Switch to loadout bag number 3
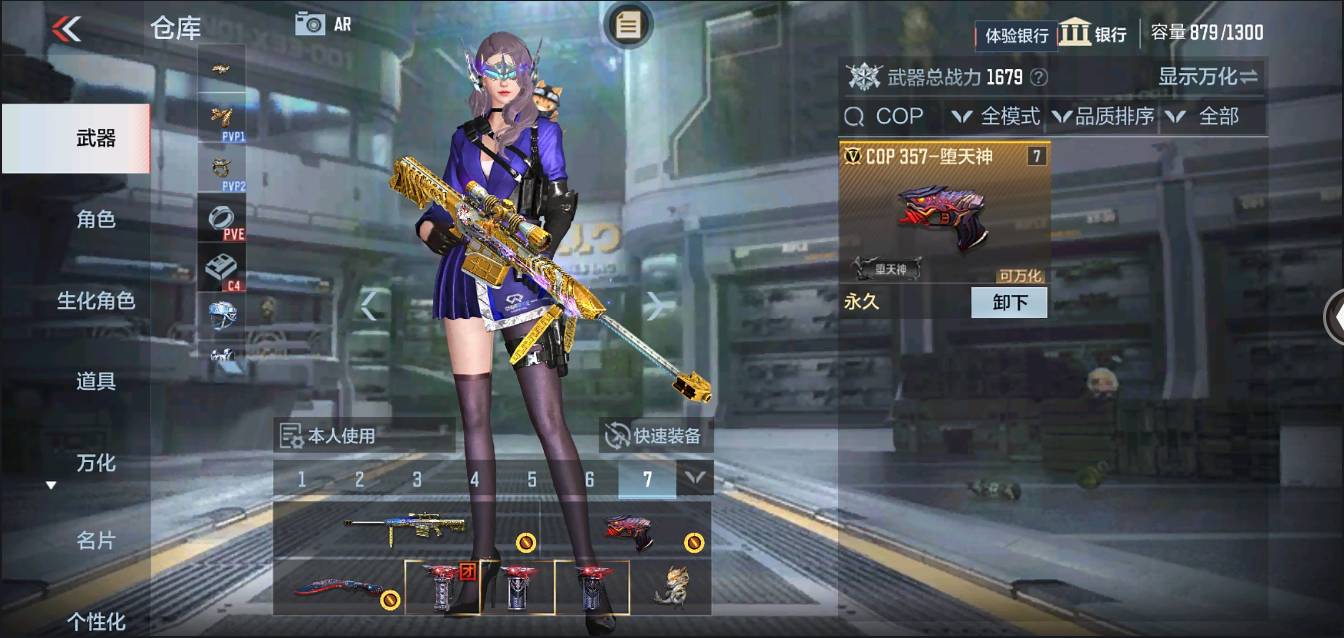This screenshot has width=1344, height=638. click(x=417, y=480)
